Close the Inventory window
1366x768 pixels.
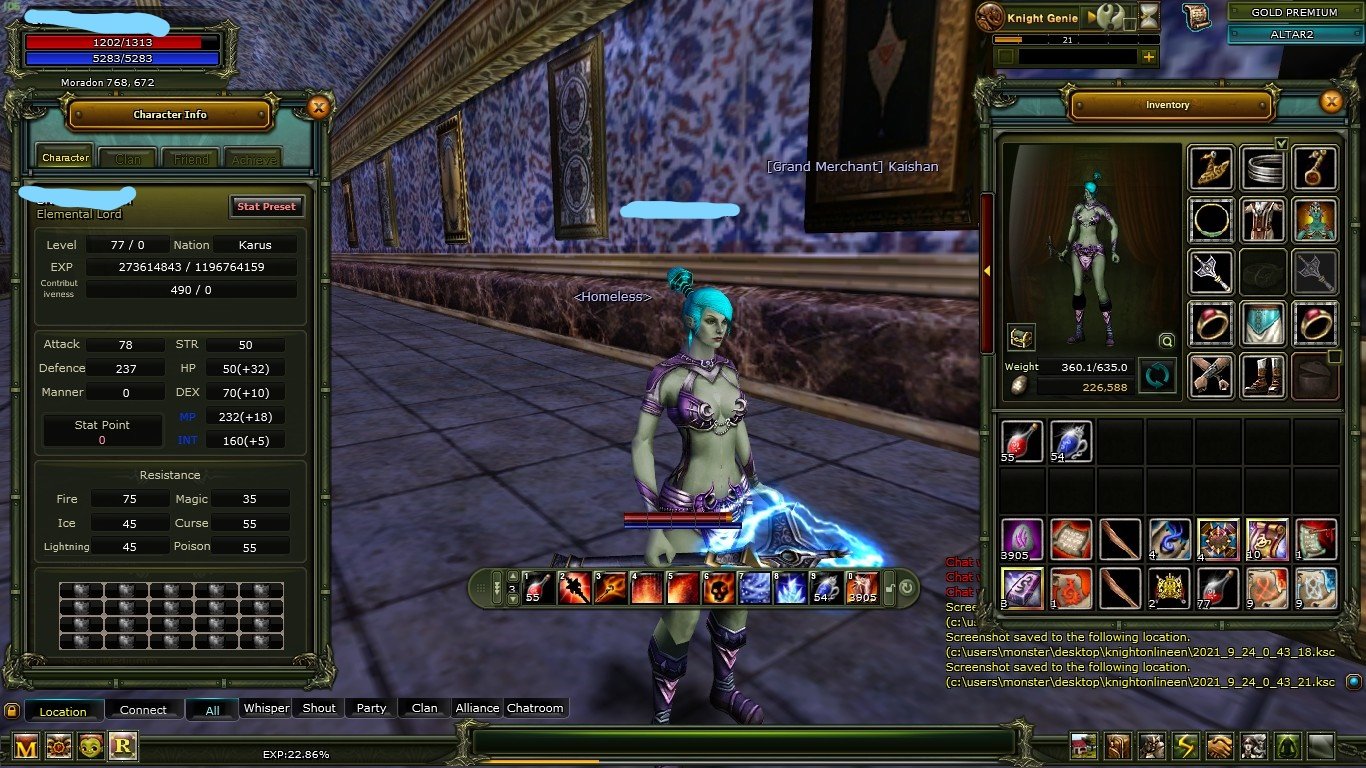tap(1330, 101)
